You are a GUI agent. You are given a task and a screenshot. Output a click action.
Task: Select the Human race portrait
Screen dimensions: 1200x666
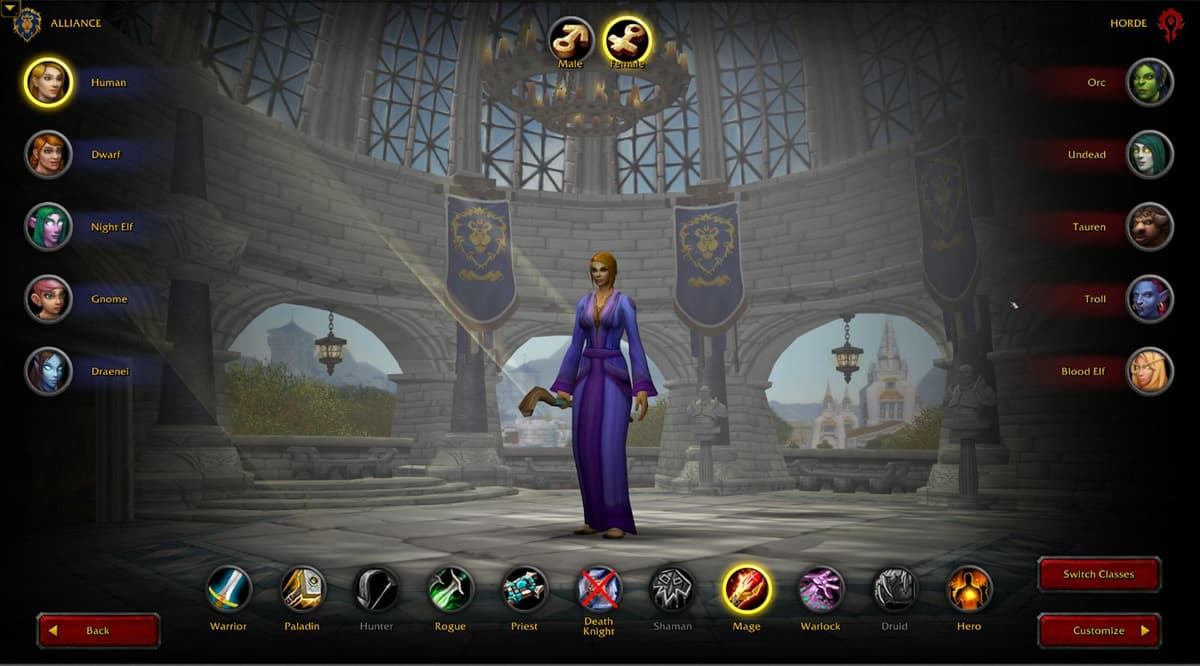pyautogui.click(x=48, y=83)
